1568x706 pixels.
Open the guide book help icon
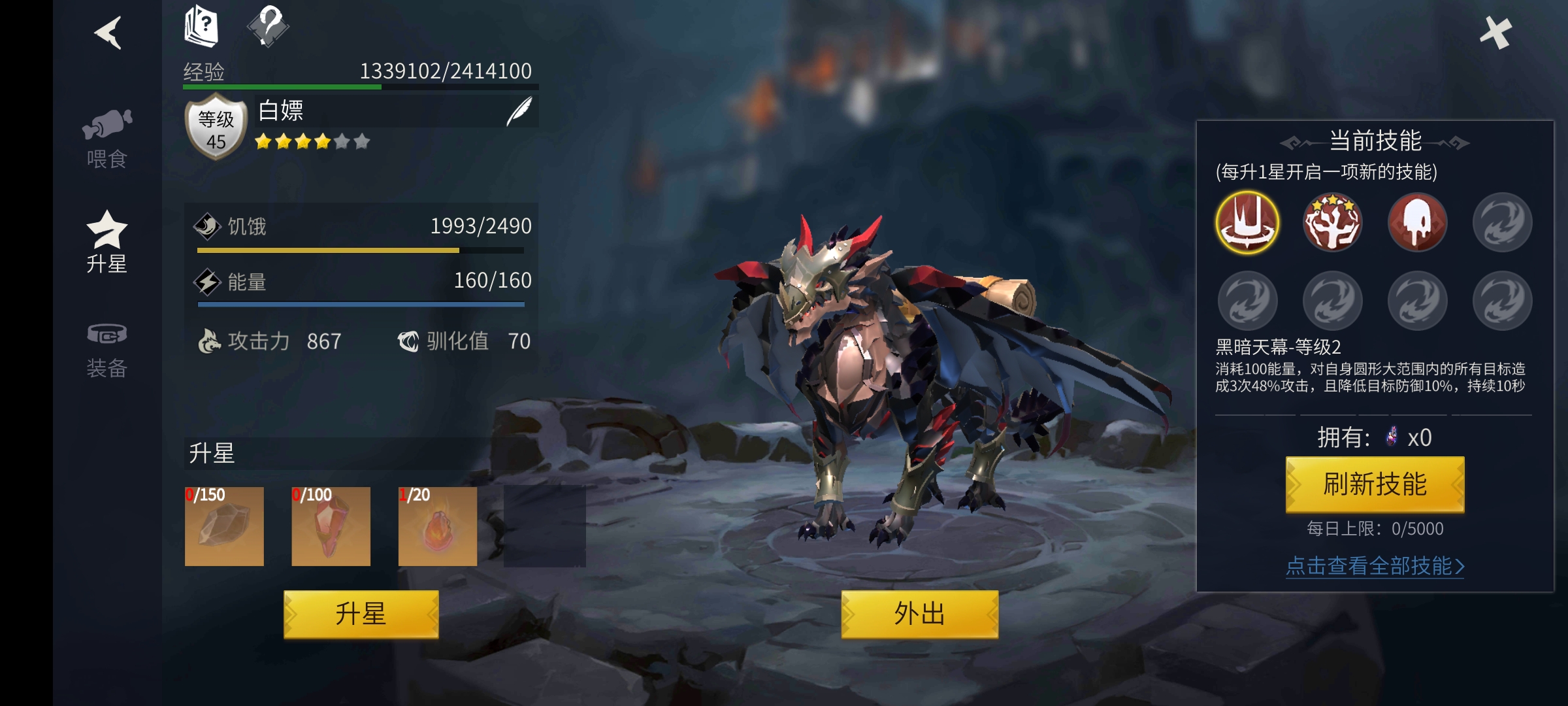[x=201, y=27]
